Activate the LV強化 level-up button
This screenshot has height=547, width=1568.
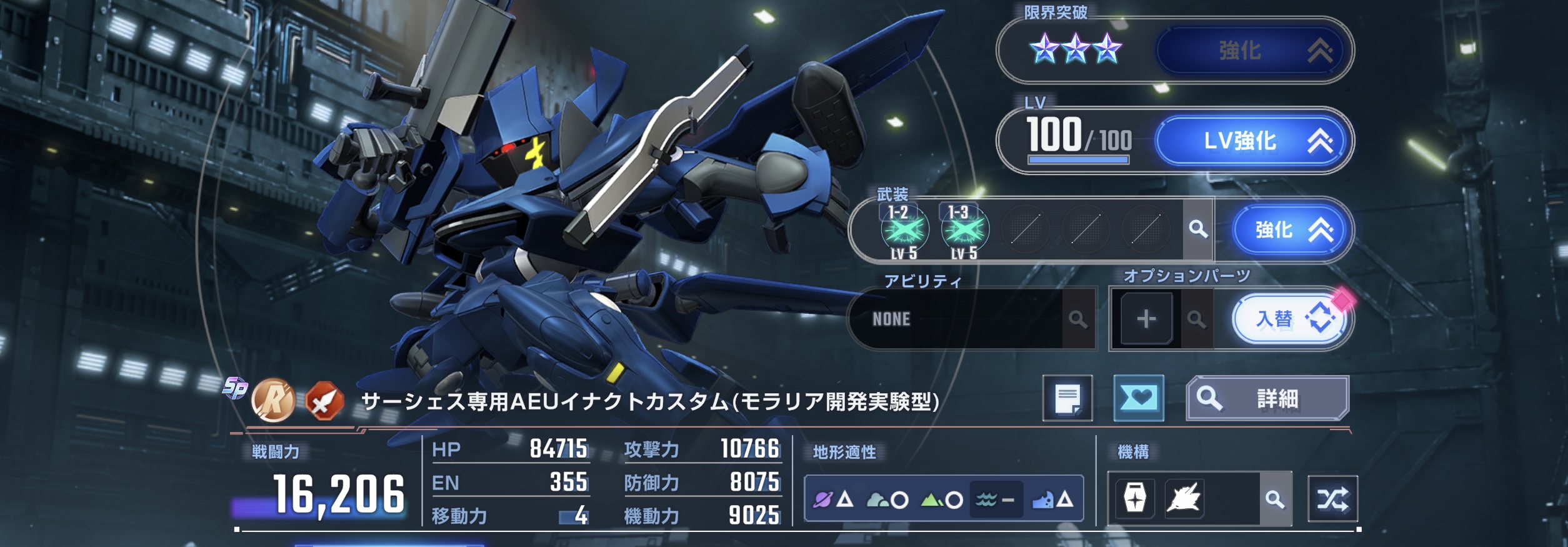point(1254,141)
